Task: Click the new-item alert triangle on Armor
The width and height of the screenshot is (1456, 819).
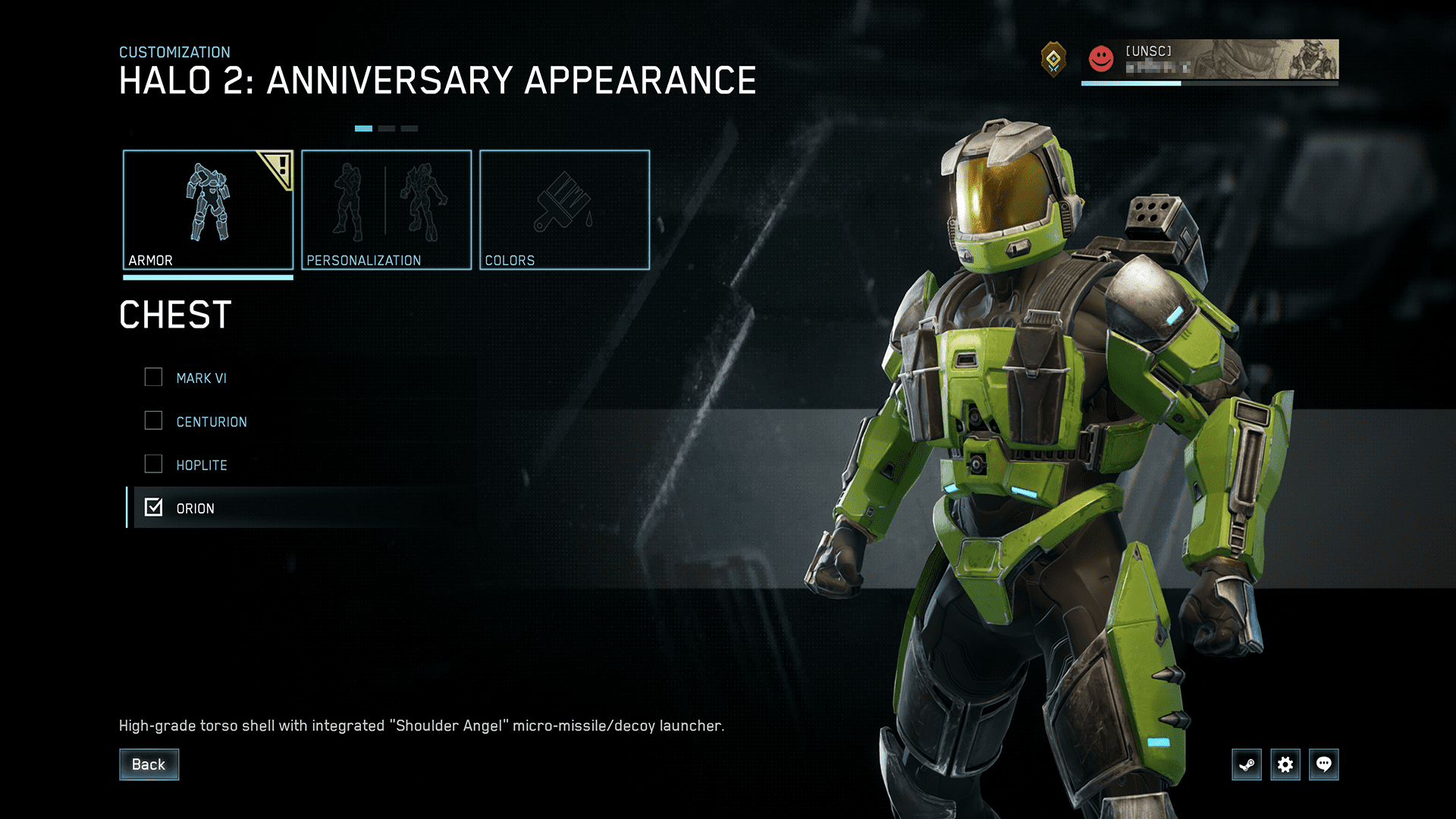Action: 278,168
